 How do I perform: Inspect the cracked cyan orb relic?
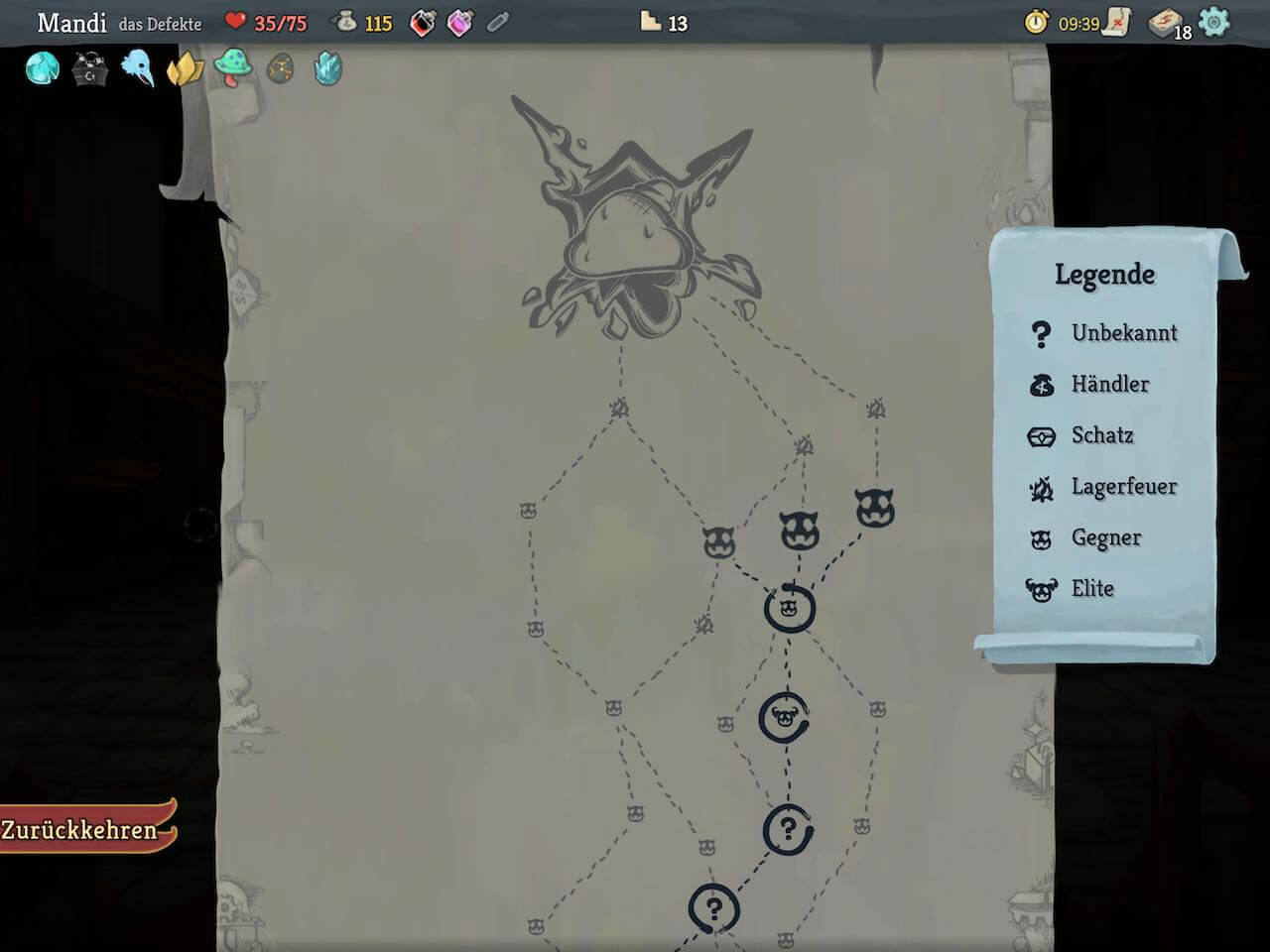point(42,68)
